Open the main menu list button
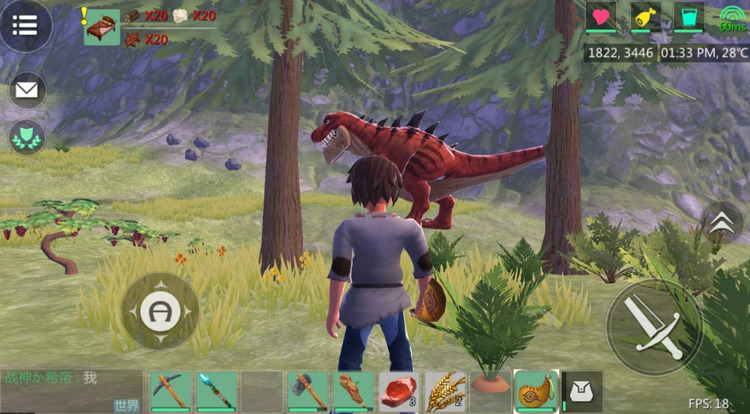The image size is (750, 414). pos(25,24)
